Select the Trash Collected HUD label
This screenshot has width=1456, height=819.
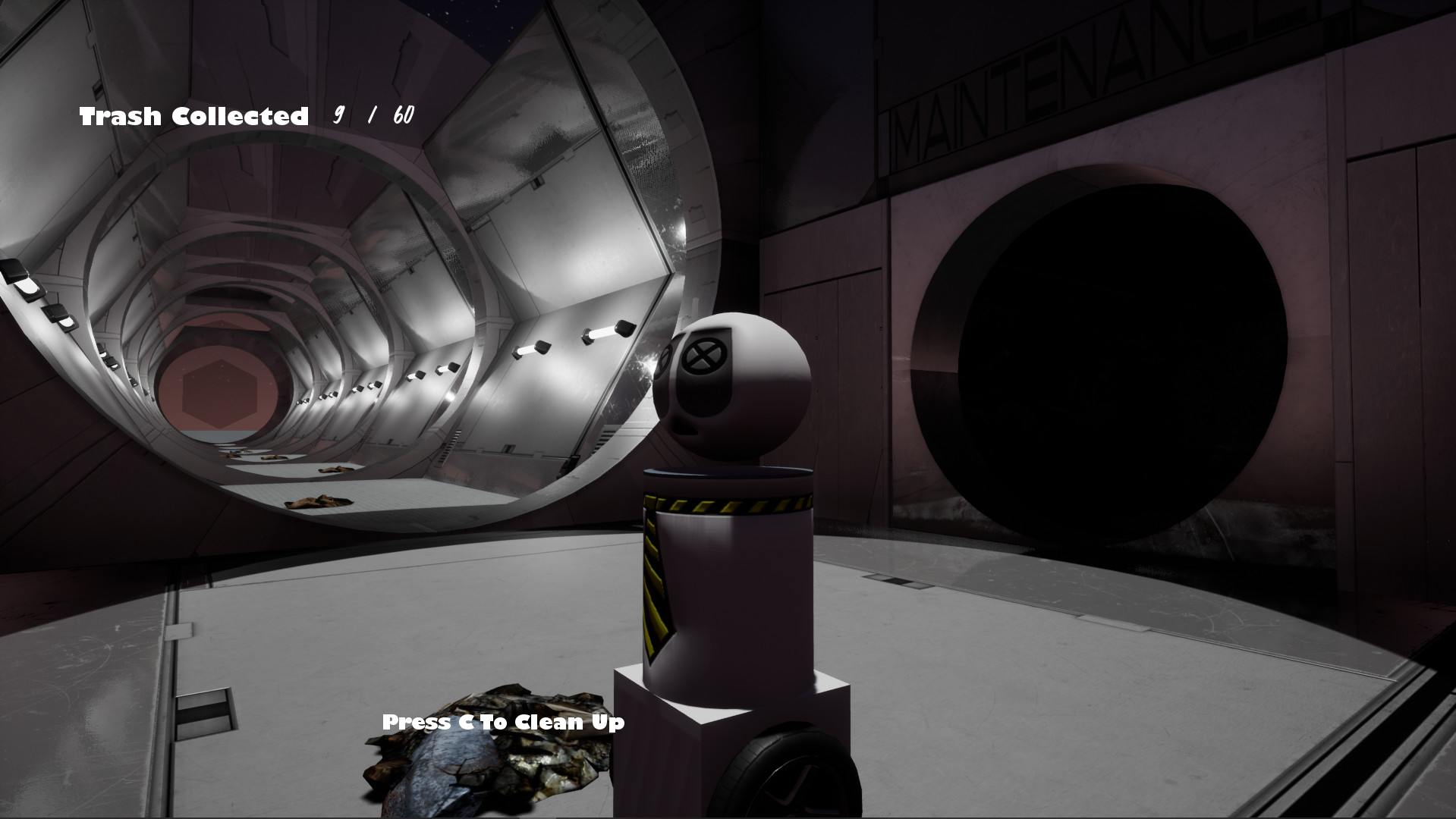pos(193,115)
